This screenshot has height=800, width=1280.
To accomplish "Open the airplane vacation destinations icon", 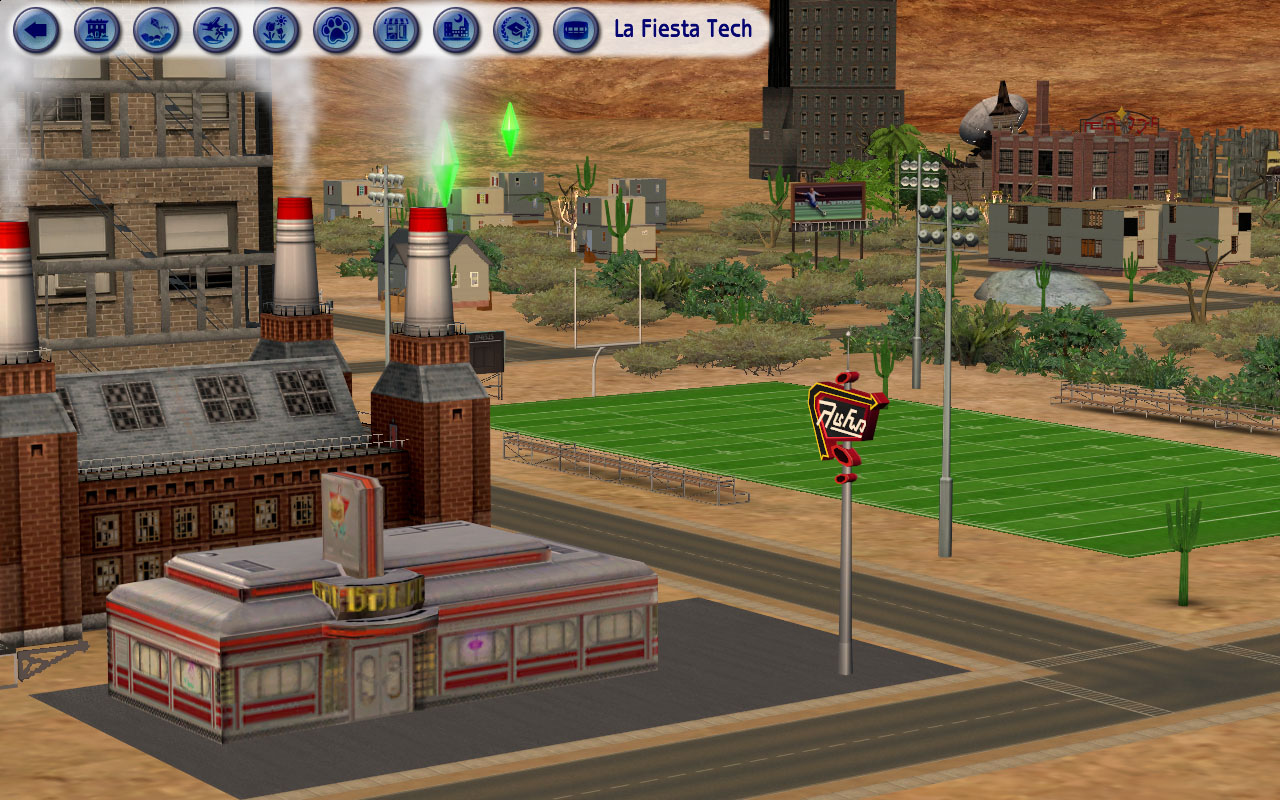I will pos(217,30).
